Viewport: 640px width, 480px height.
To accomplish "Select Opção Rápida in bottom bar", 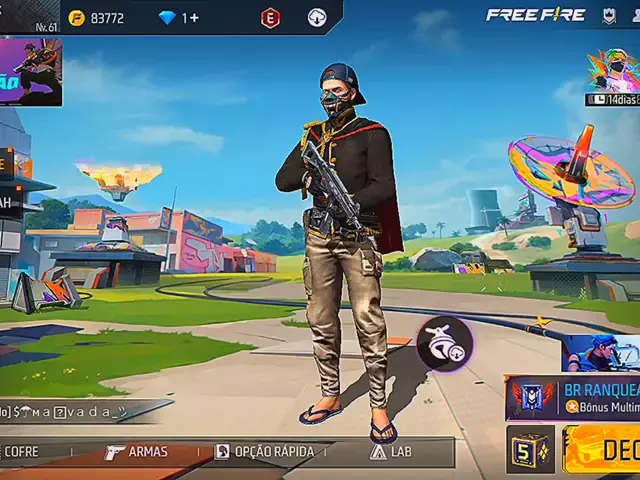I will click(x=264, y=452).
